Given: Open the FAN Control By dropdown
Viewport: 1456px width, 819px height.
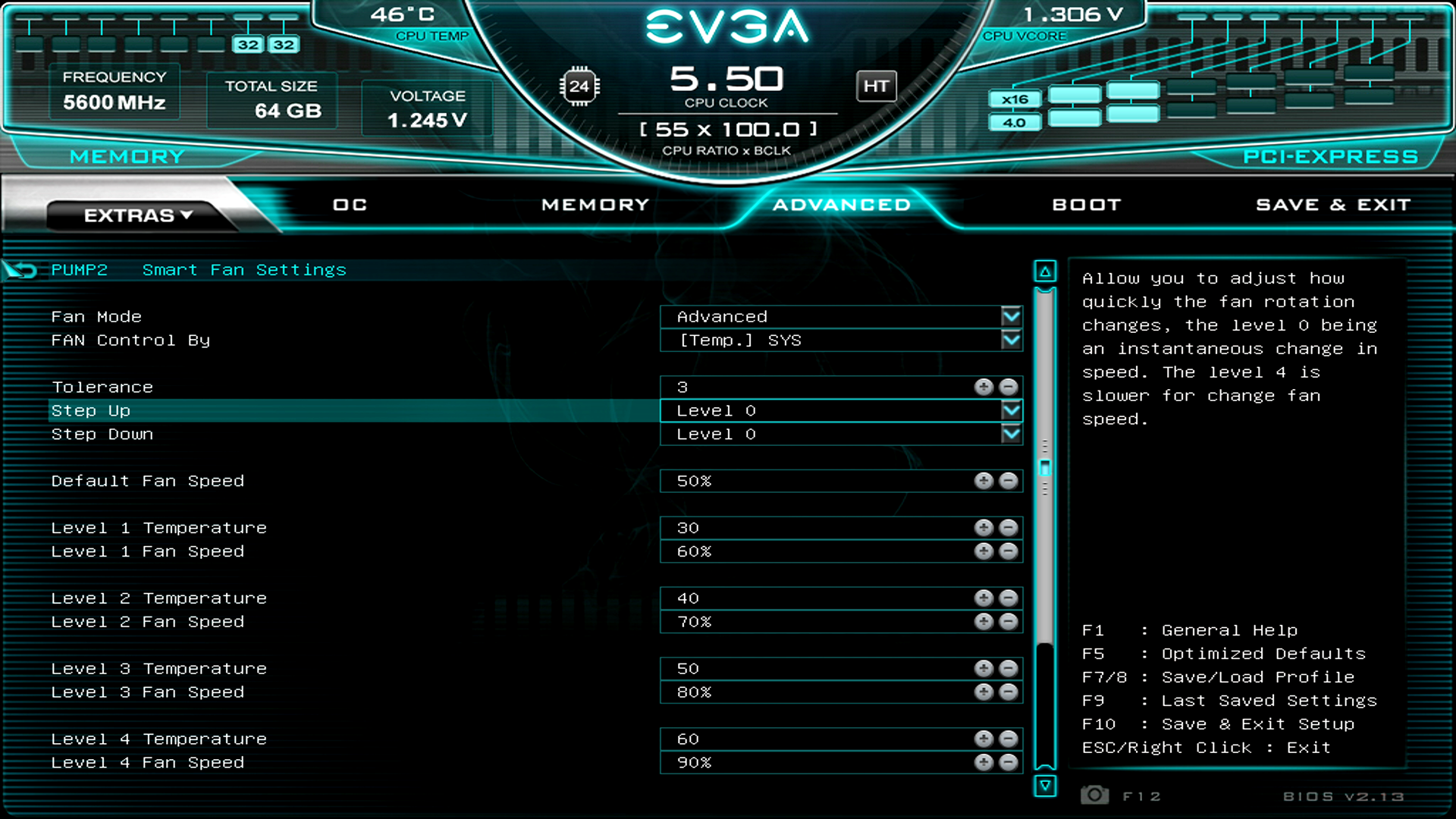Looking at the screenshot, I should [x=1011, y=340].
